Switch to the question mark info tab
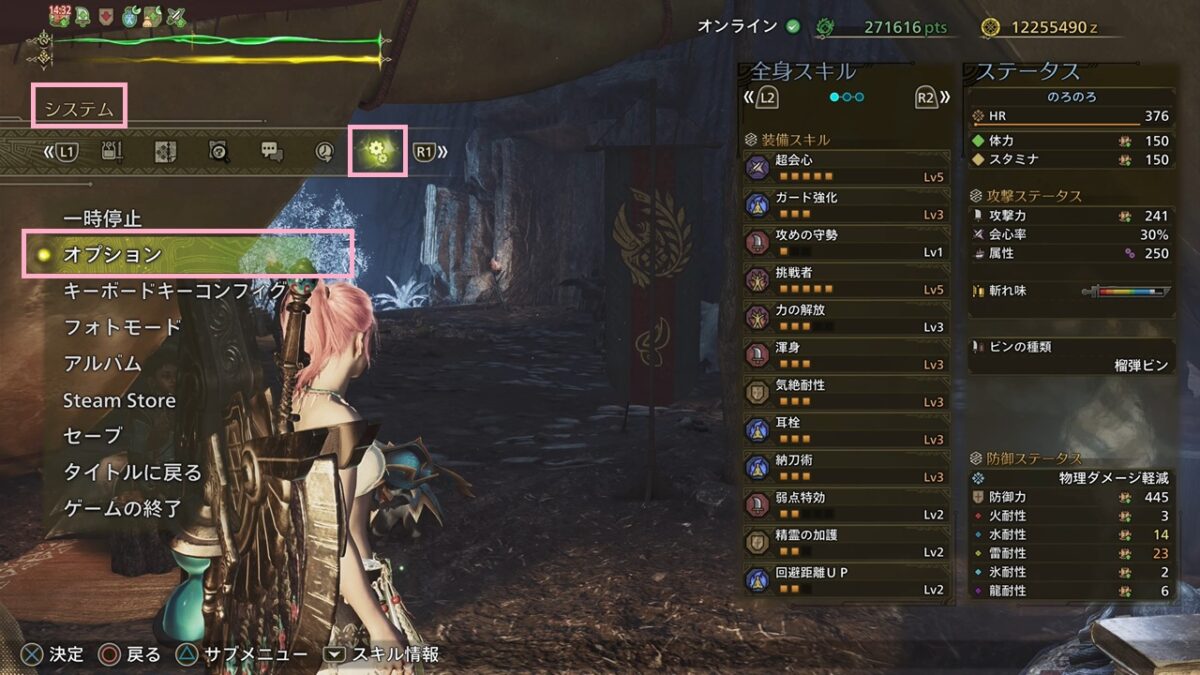Screen dimensions: 1200x675 [x=219, y=152]
